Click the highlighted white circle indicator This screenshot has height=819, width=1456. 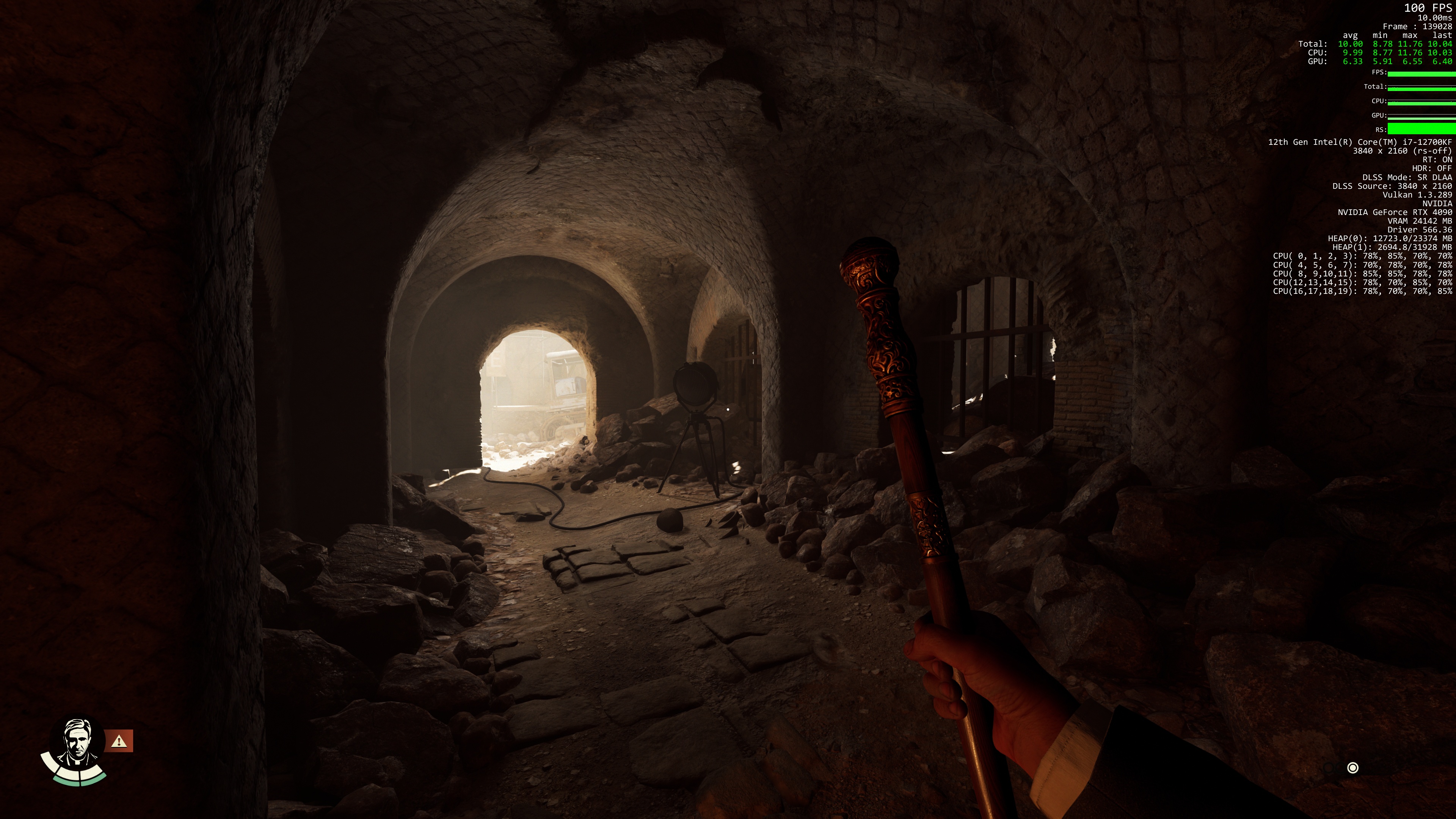pyautogui.click(x=1352, y=767)
